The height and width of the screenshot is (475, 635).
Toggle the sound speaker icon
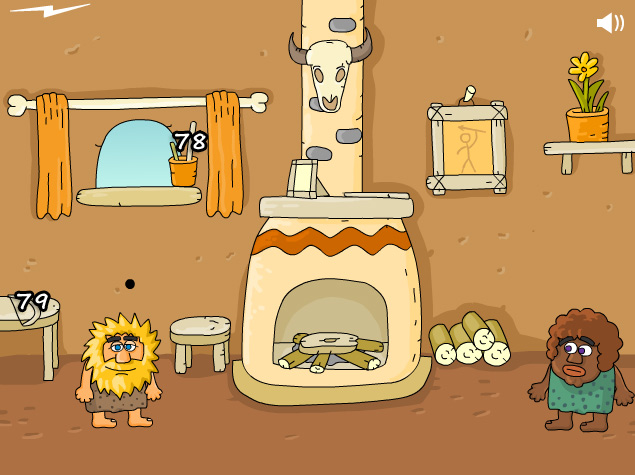coord(609,22)
